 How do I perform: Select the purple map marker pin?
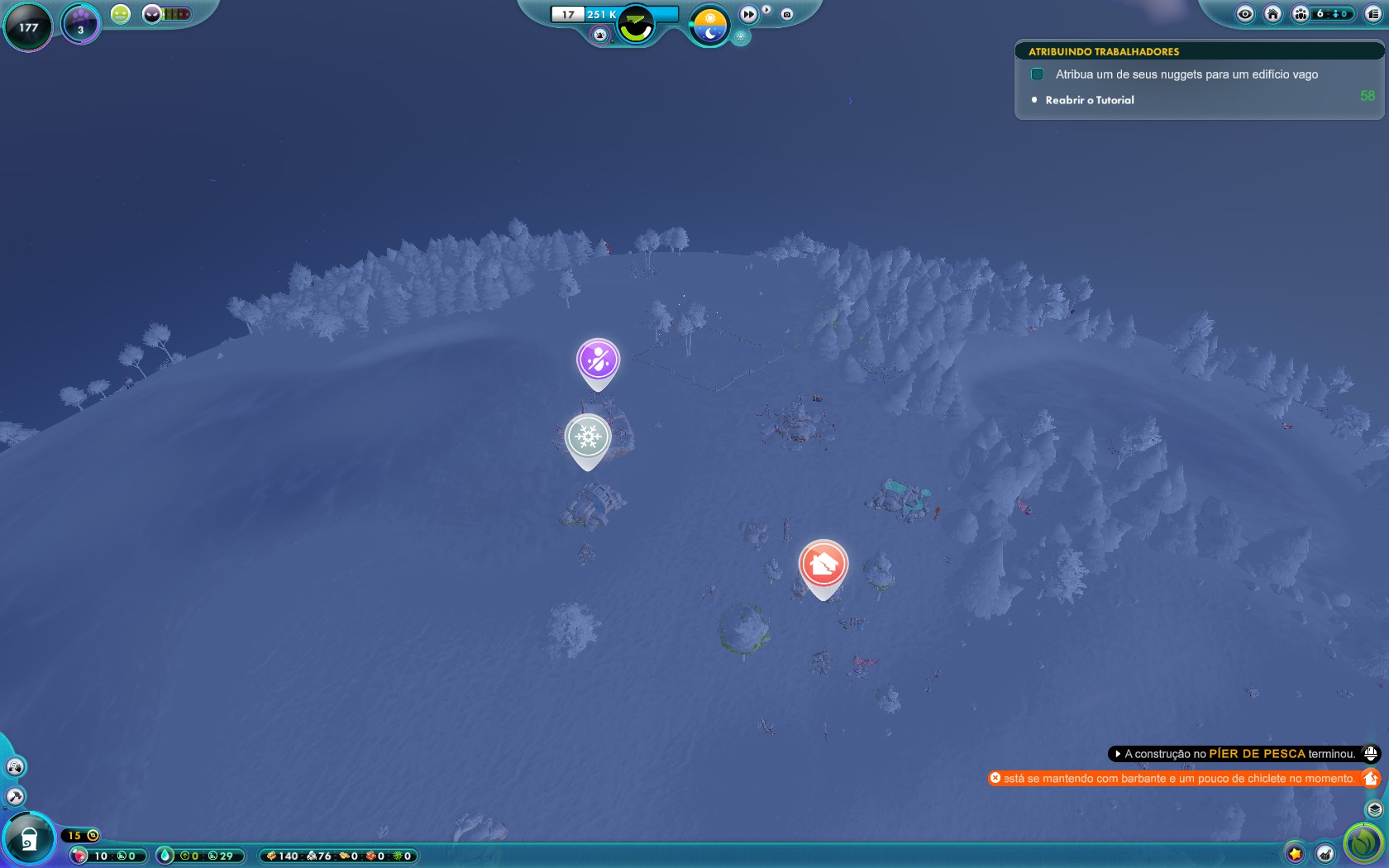pyautogui.click(x=598, y=360)
